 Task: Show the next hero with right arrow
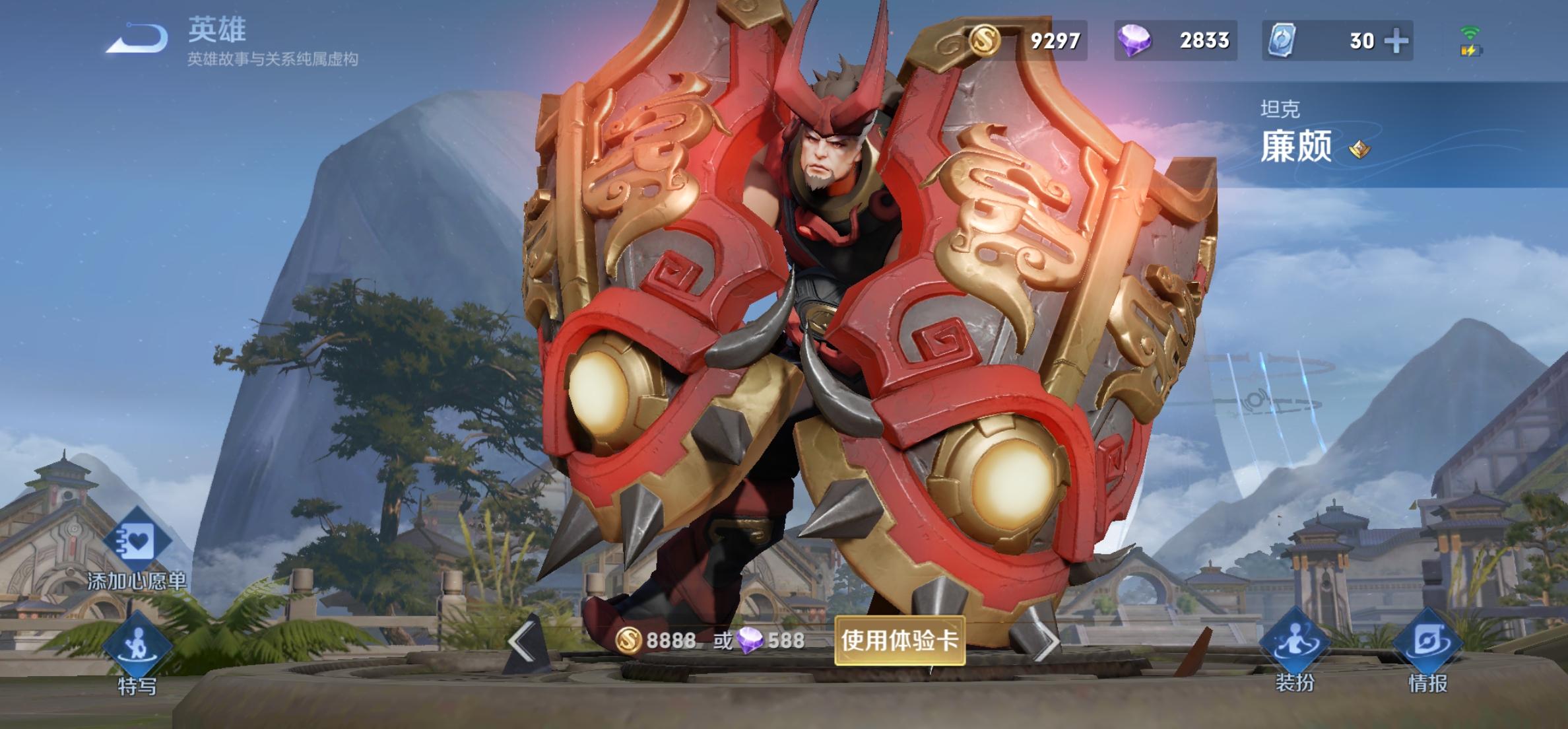click(x=1046, y=641)
